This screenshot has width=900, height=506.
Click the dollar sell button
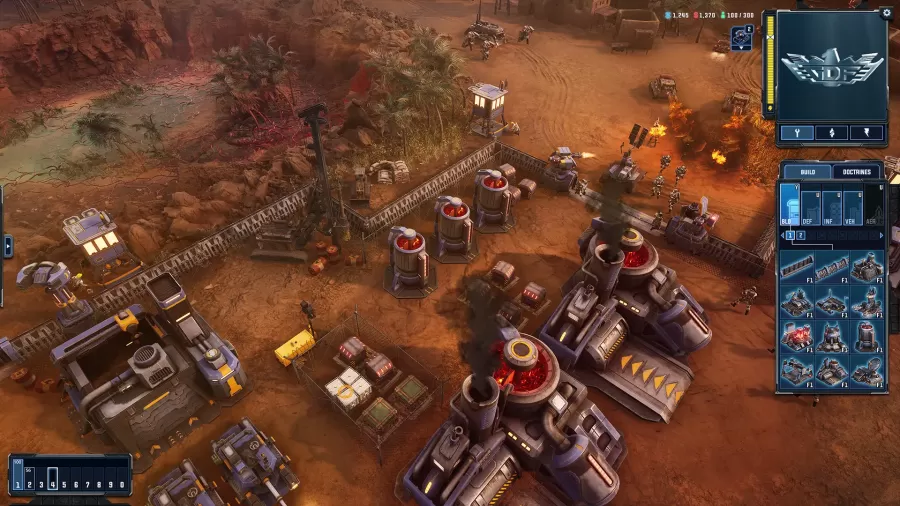[866, 133]
